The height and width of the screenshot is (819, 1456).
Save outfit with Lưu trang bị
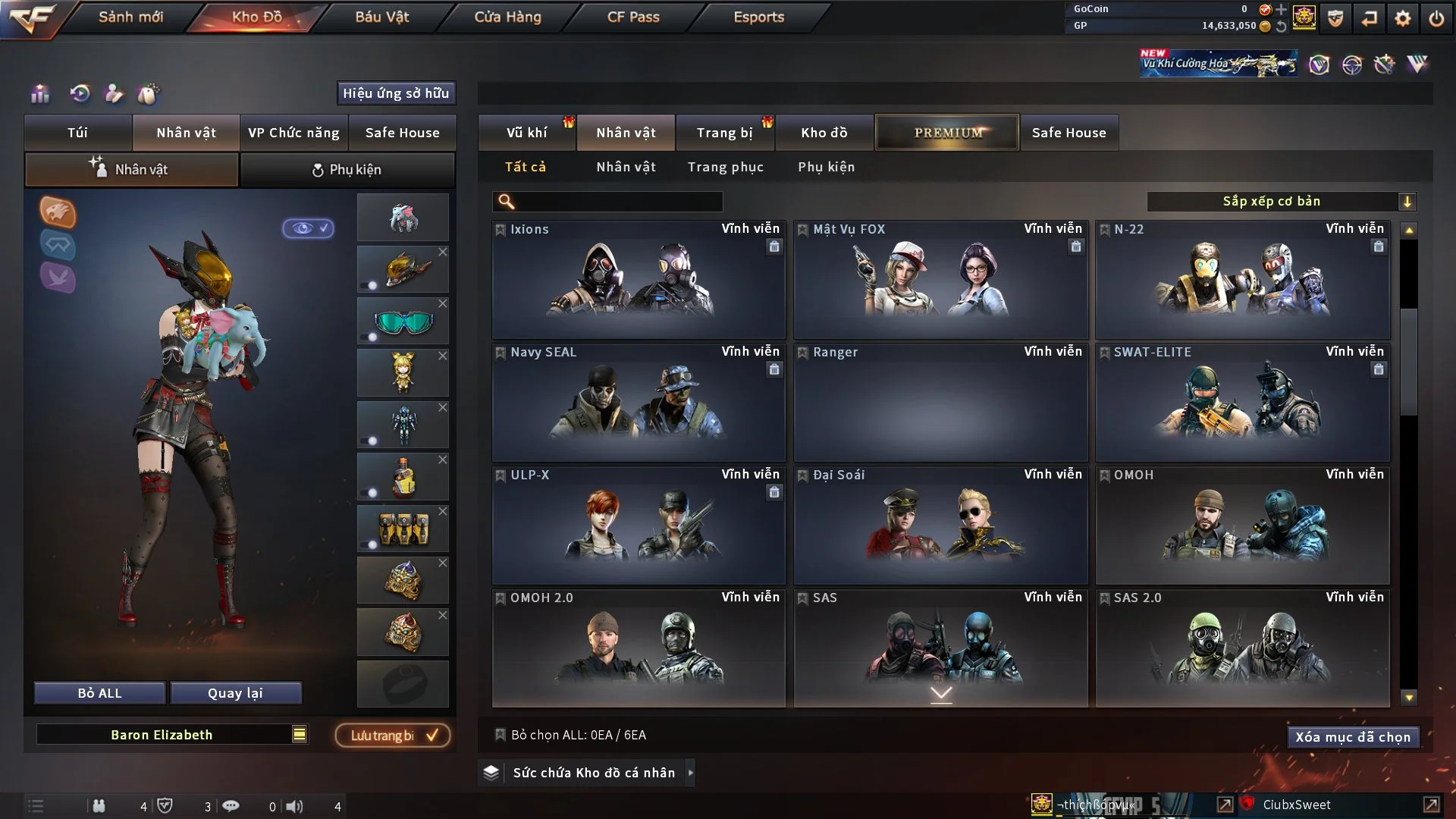393,736
